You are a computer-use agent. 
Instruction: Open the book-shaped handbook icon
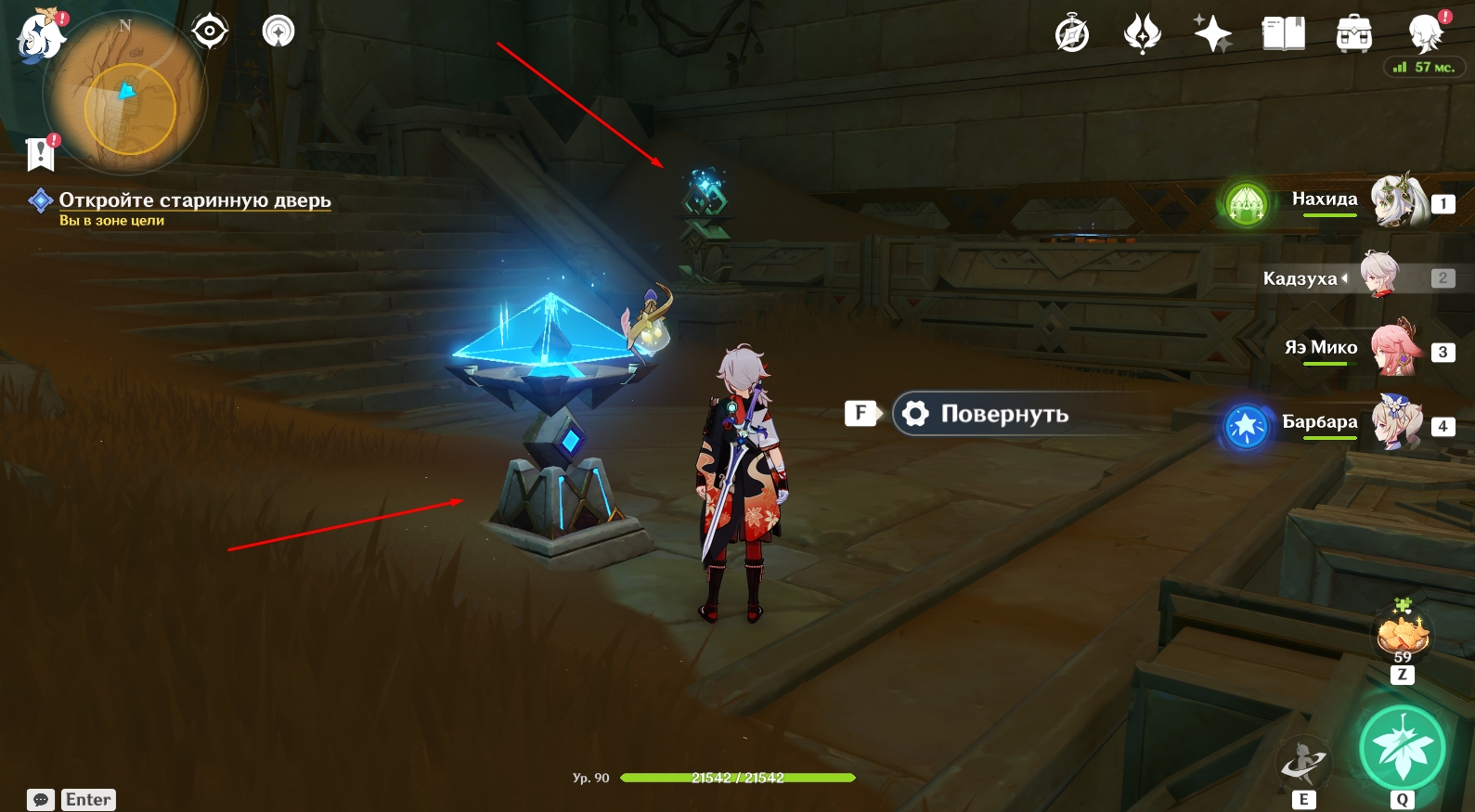[1284, 35]
